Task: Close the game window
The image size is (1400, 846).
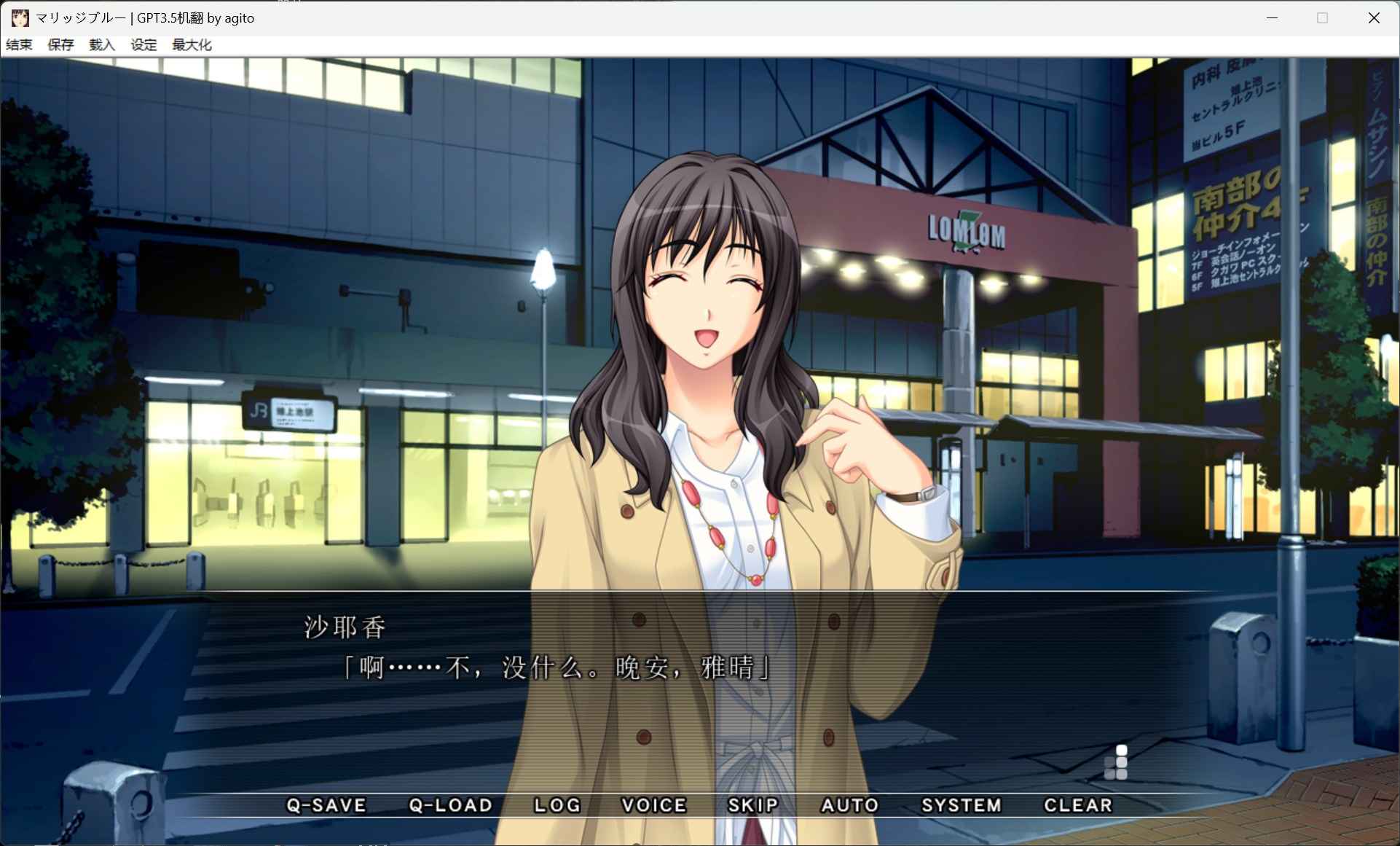Action: 1374,18
